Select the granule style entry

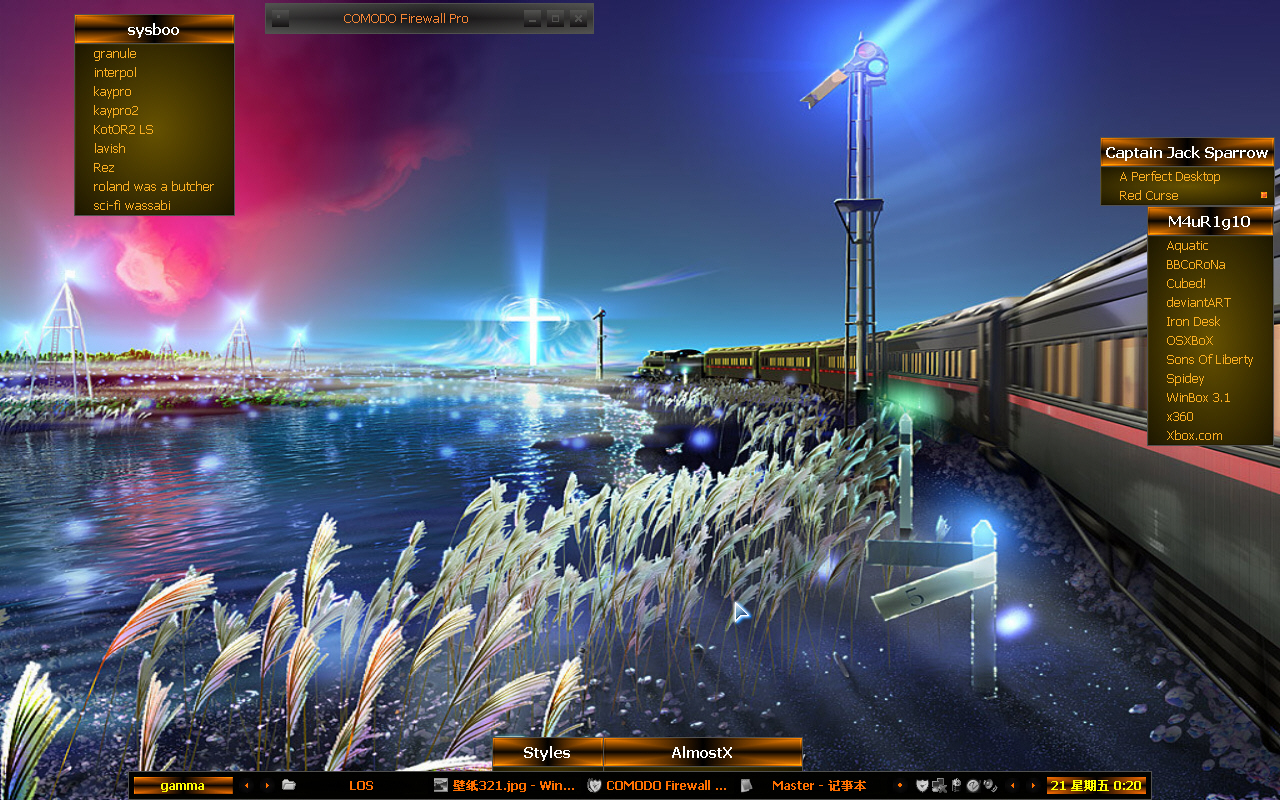115,54
